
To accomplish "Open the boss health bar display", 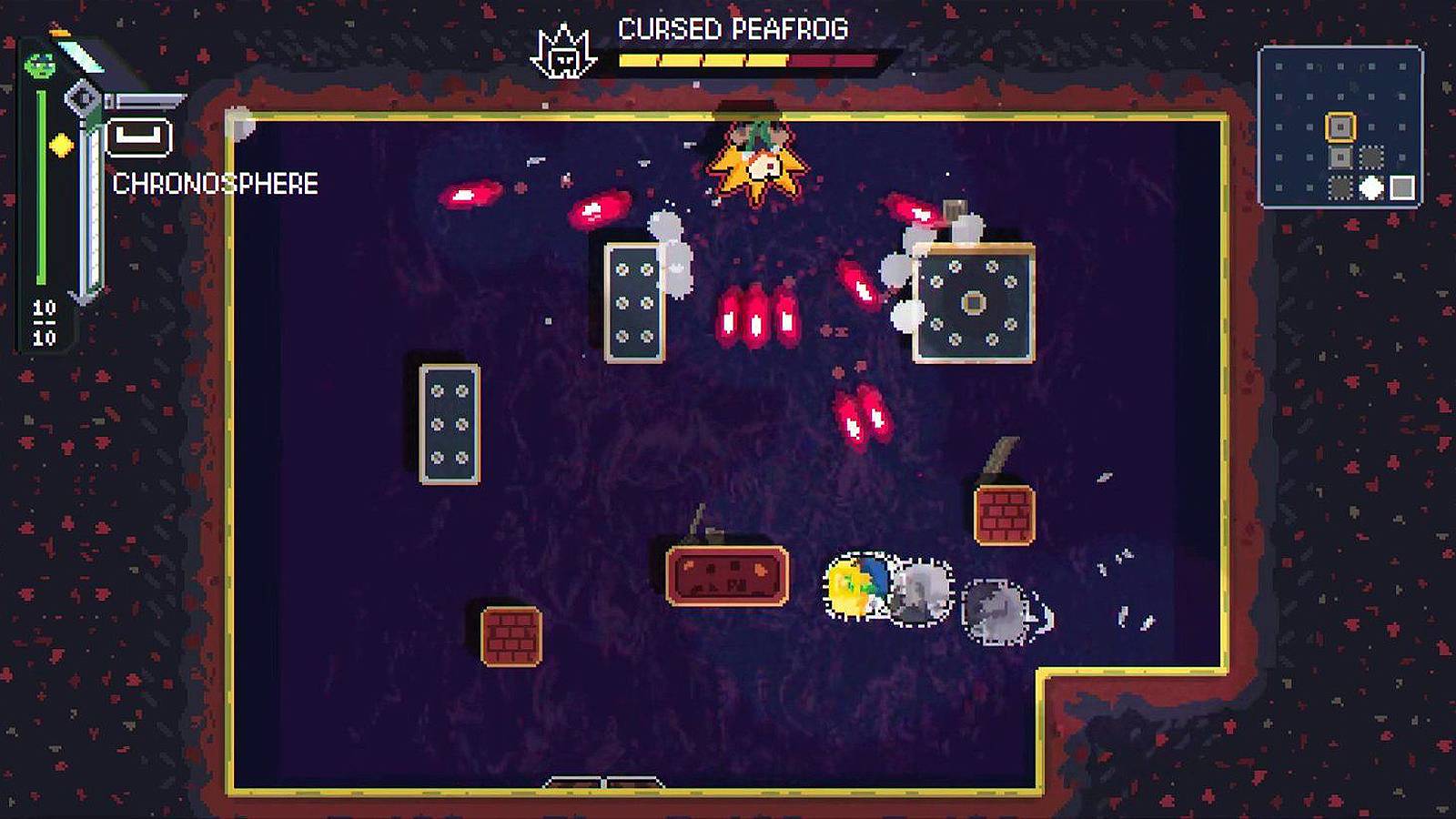I will pos(748,61).
